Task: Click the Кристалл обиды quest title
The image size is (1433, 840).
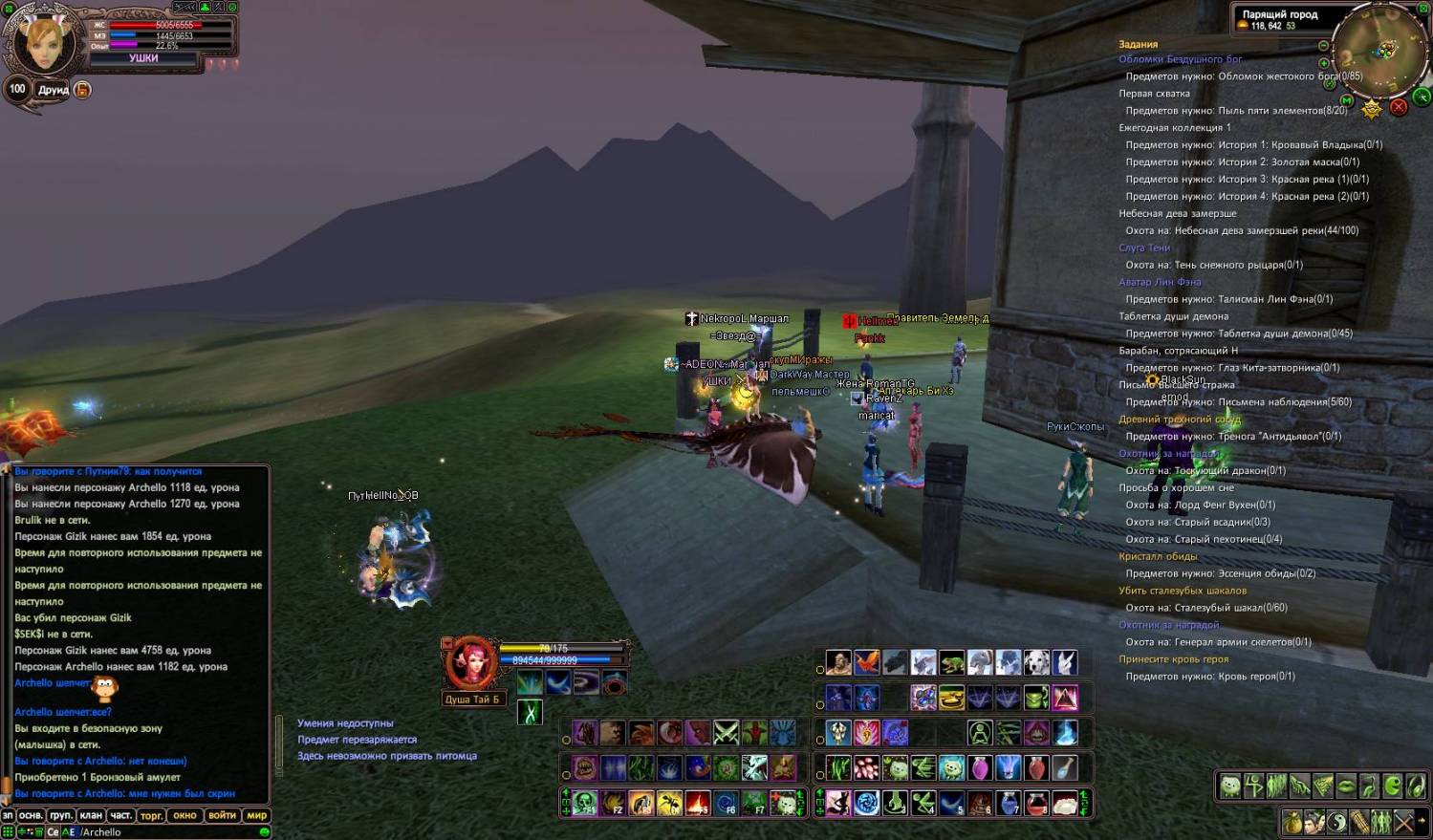Action: pos(1158,556)
